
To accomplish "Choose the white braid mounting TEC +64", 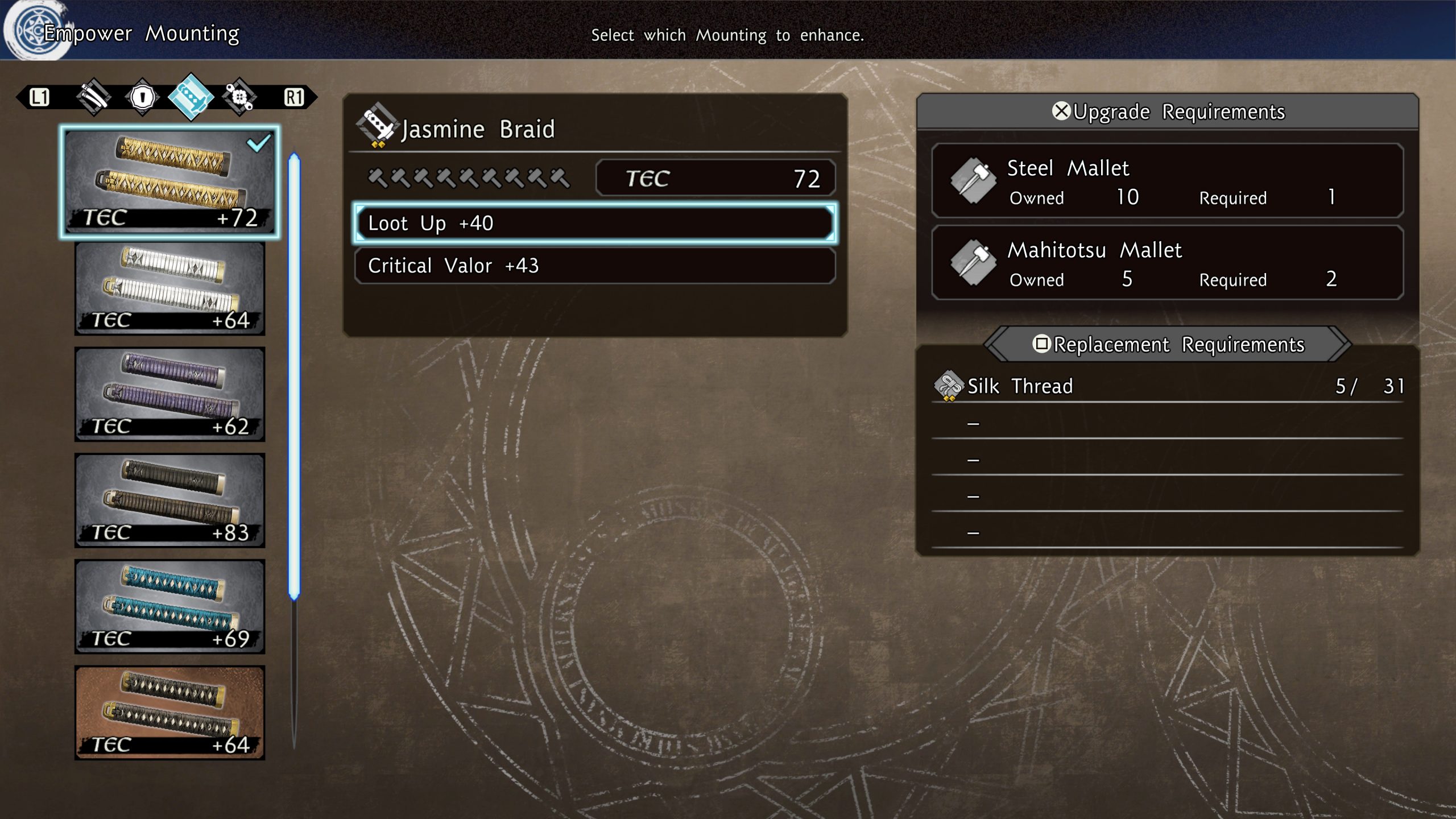I will [x=169, y=288].
